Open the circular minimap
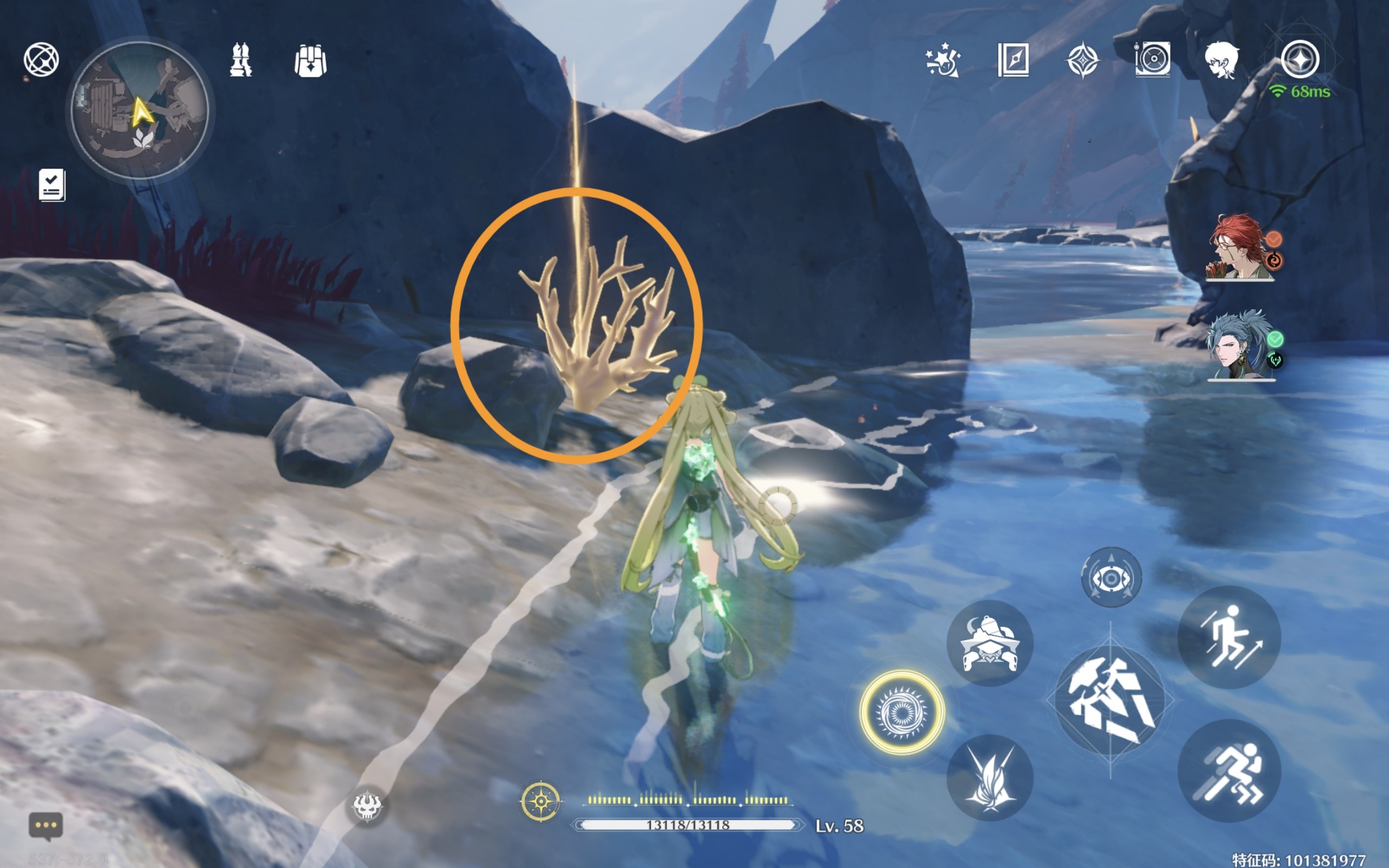Viewport: 1389px width, 868px height. click(139, 110)
